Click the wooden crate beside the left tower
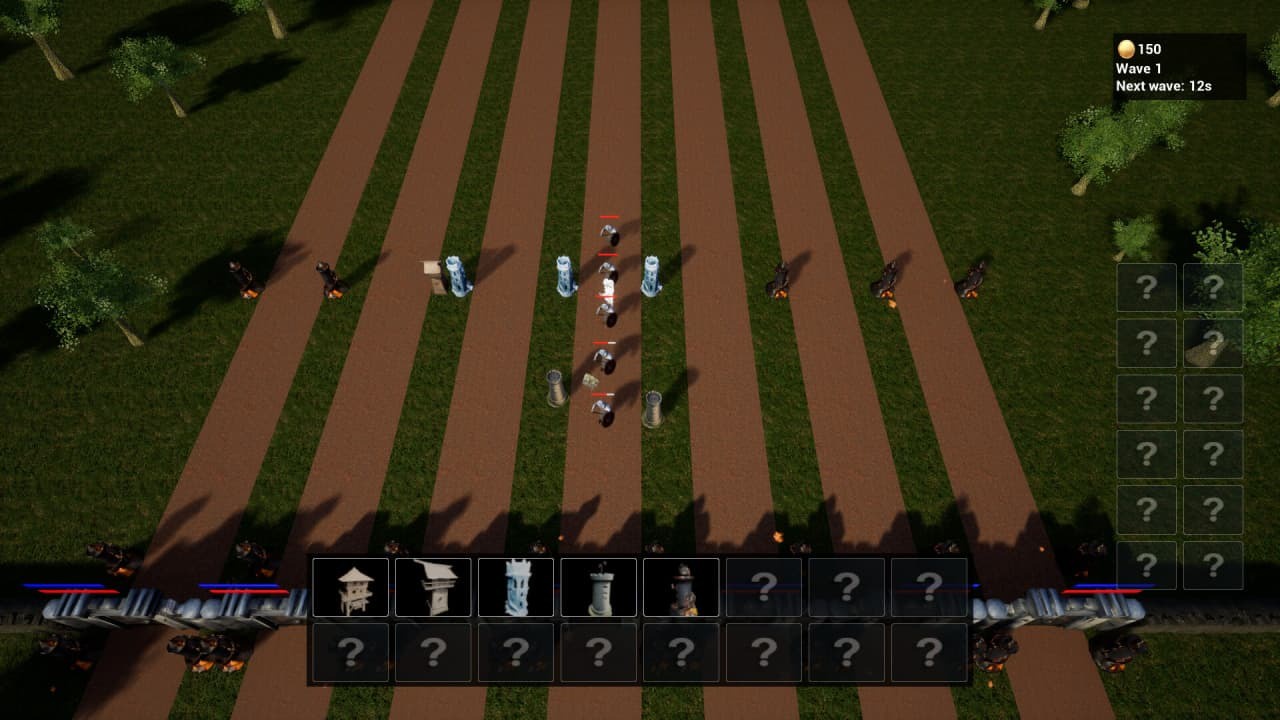The height and width of the screenshot is (720, 1280). click(430, 270)
